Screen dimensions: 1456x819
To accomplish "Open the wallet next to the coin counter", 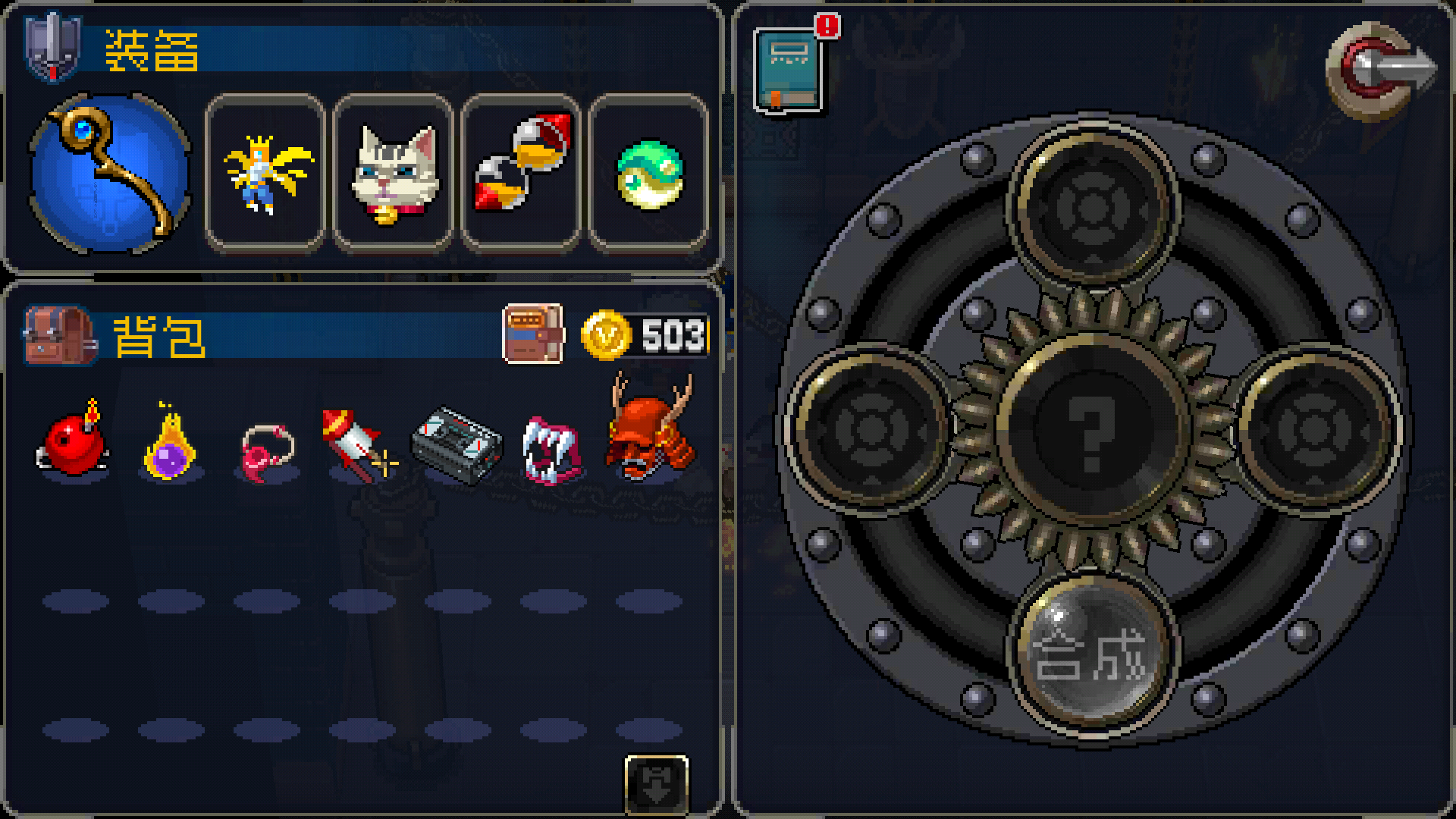I will point(535,335).
